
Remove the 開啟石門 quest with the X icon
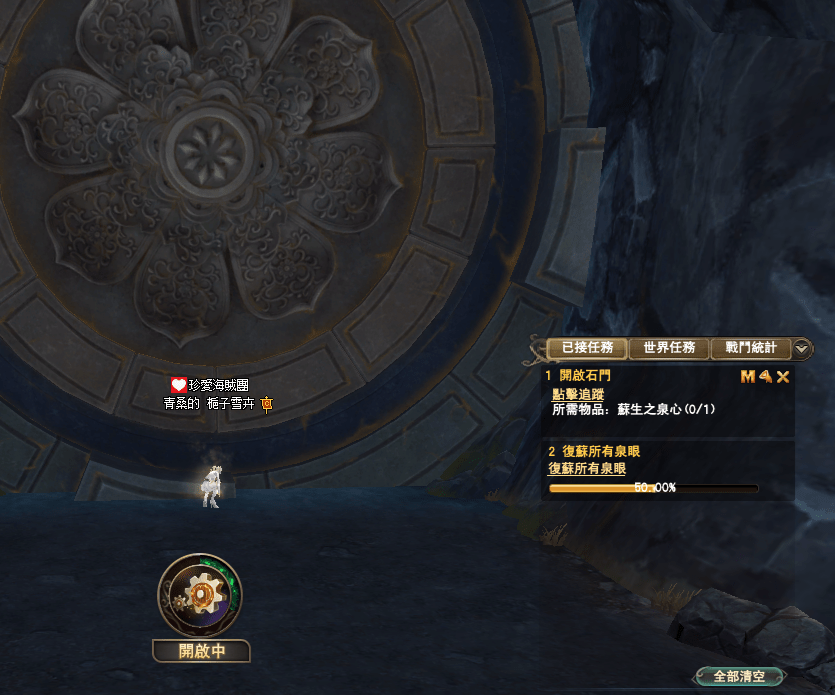tap(783, 377)
